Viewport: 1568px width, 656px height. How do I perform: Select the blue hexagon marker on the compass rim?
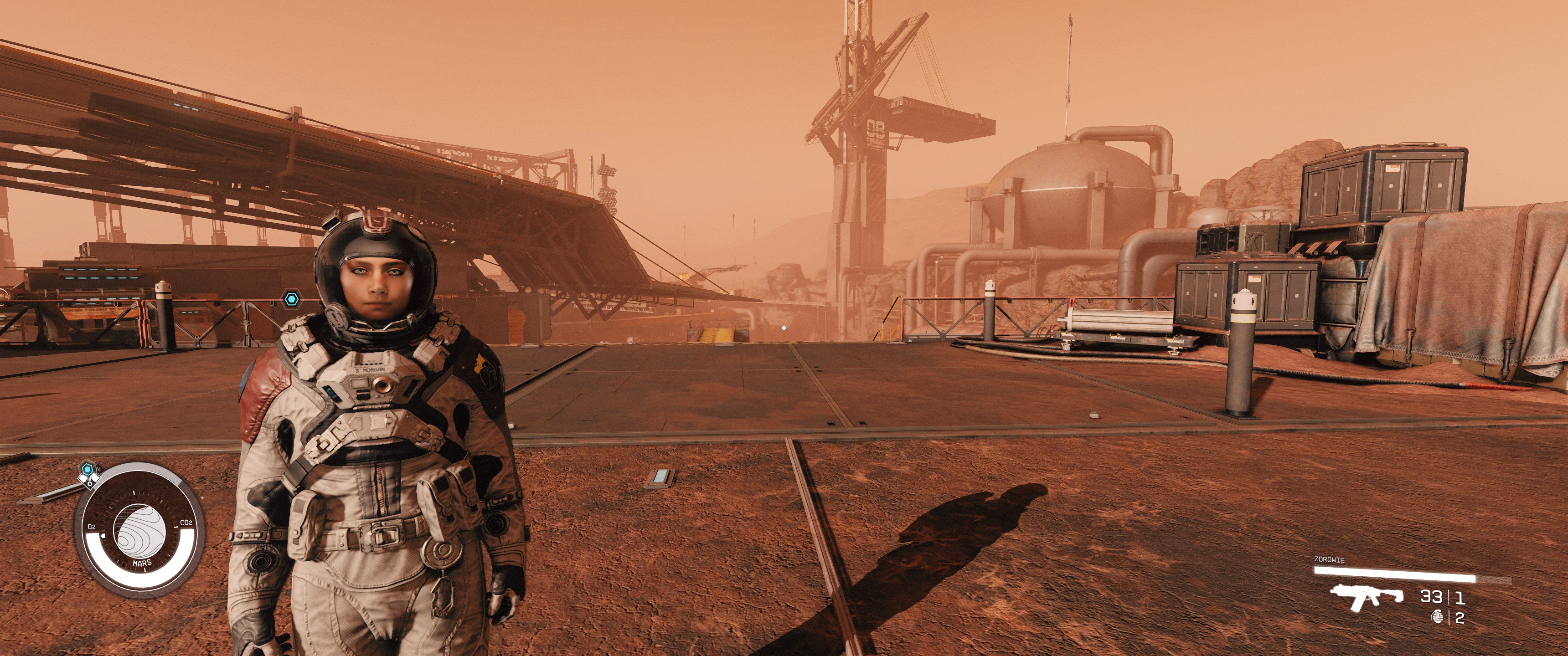pos(88,470)
